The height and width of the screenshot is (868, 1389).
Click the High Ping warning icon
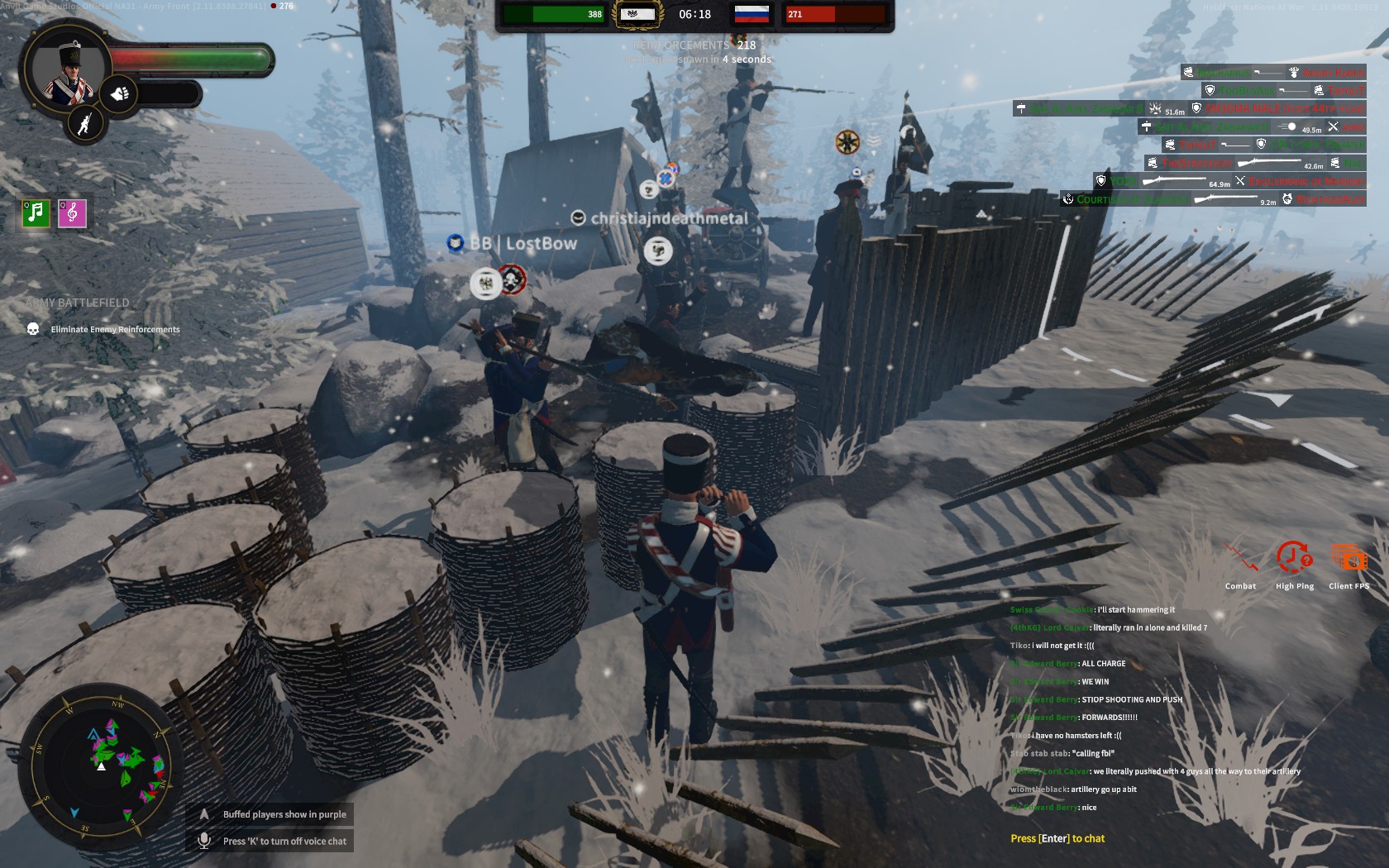tap(1294, 560)
